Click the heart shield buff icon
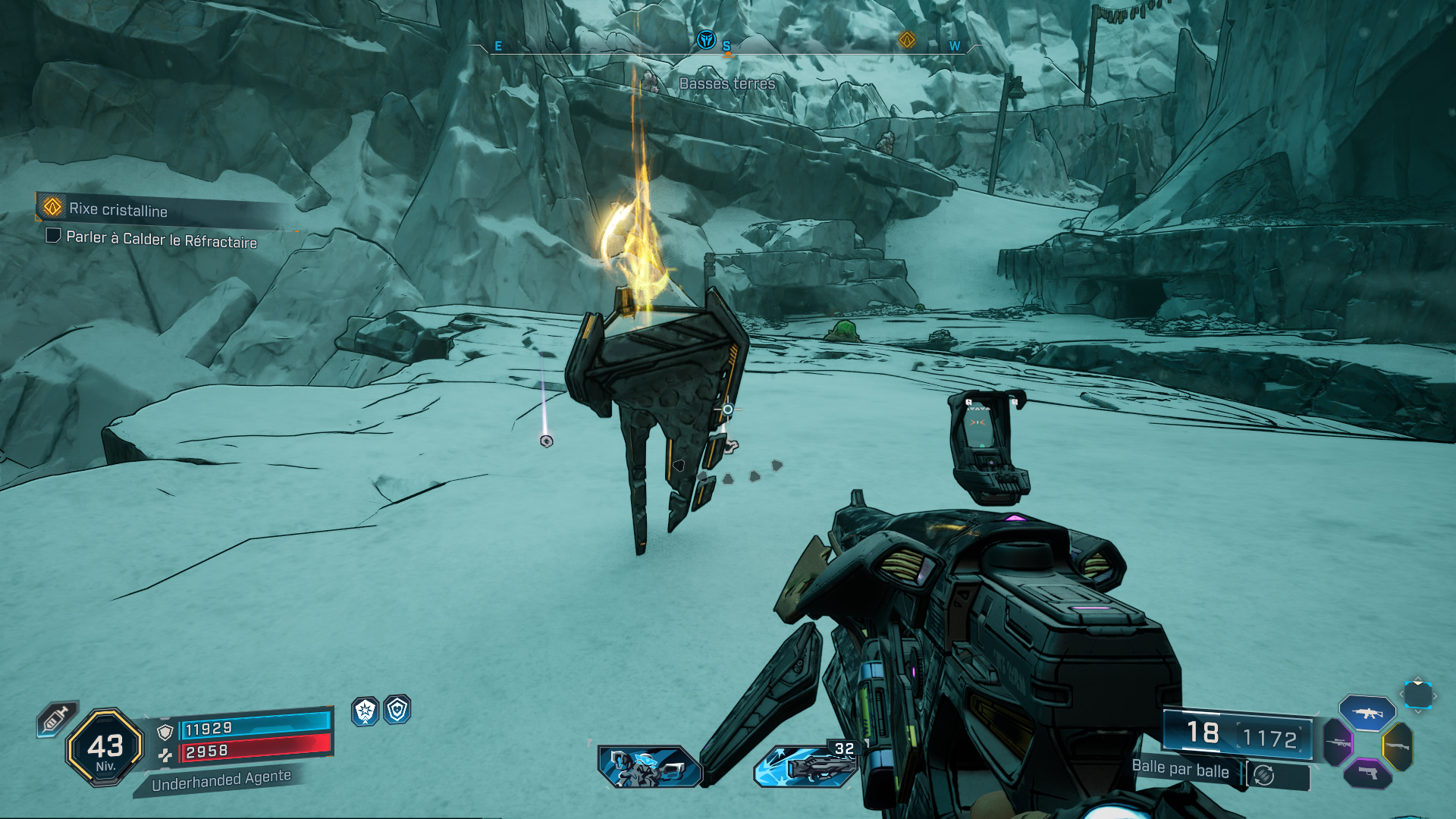The image size is (1456, 819). [397, 710]
